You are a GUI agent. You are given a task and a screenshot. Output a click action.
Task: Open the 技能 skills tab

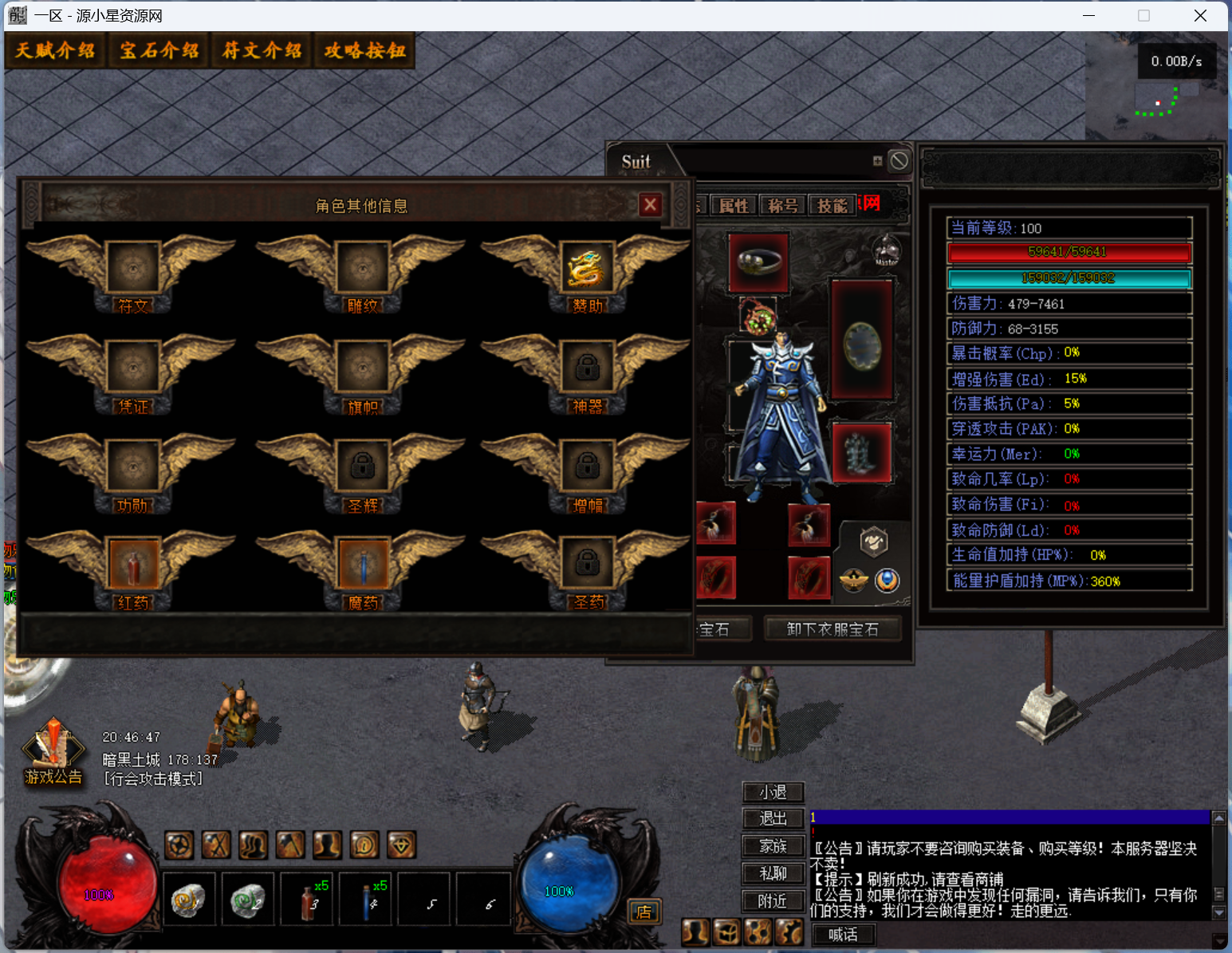(832, 206)
